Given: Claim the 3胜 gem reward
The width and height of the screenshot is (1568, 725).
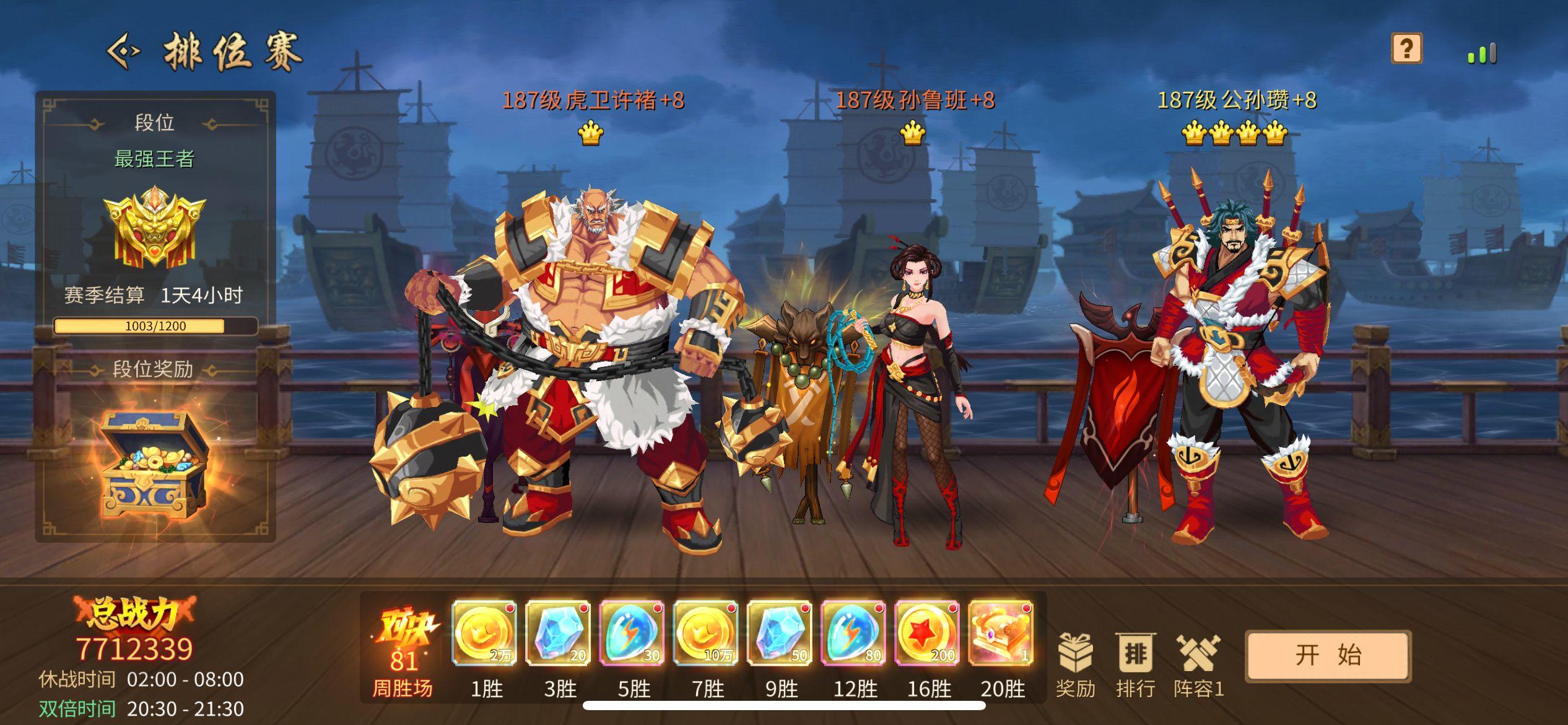Looking at the screenshot, I should coord(558,634).
